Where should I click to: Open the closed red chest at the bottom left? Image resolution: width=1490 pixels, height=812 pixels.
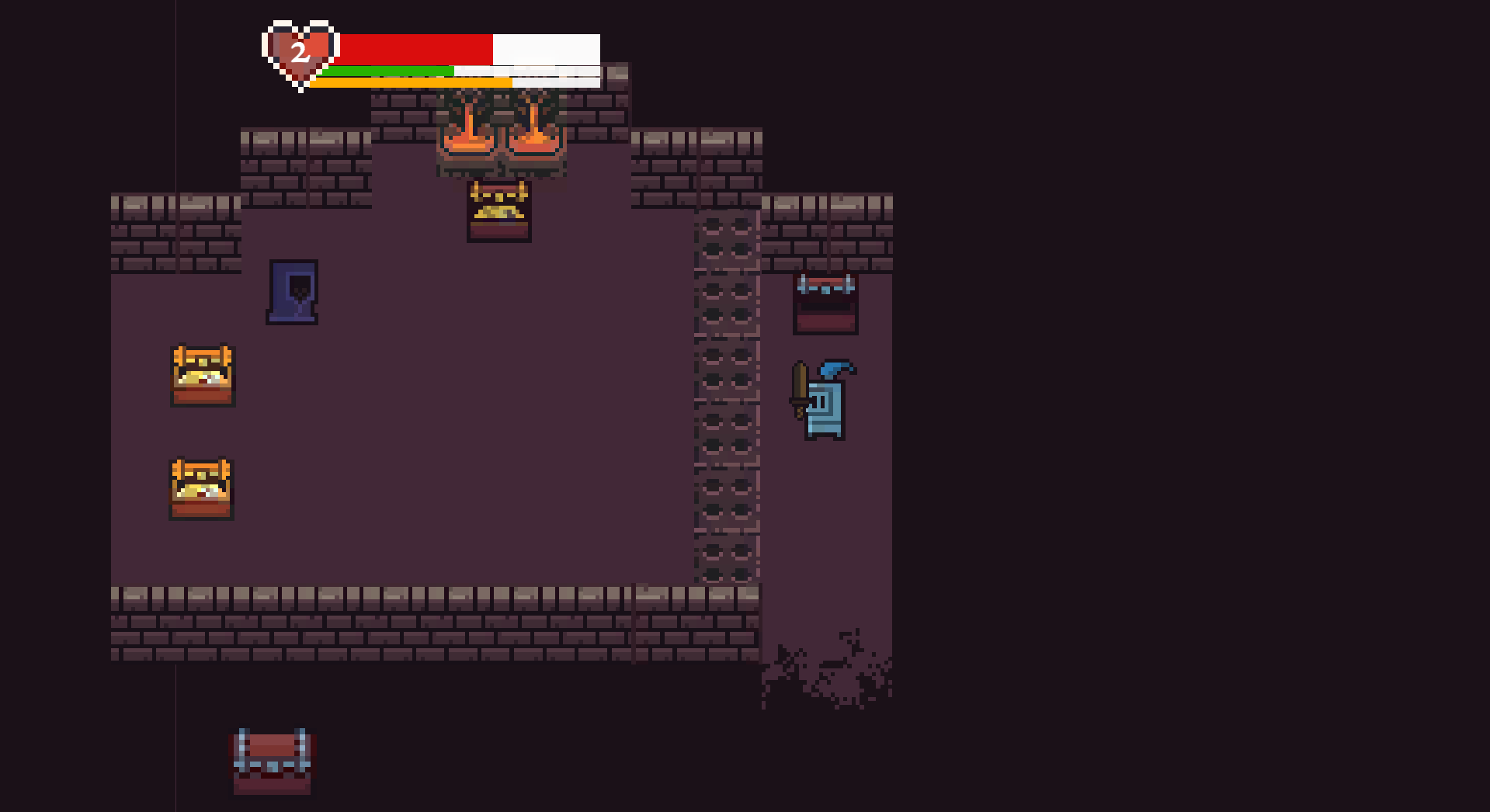[x=272, y=762]
